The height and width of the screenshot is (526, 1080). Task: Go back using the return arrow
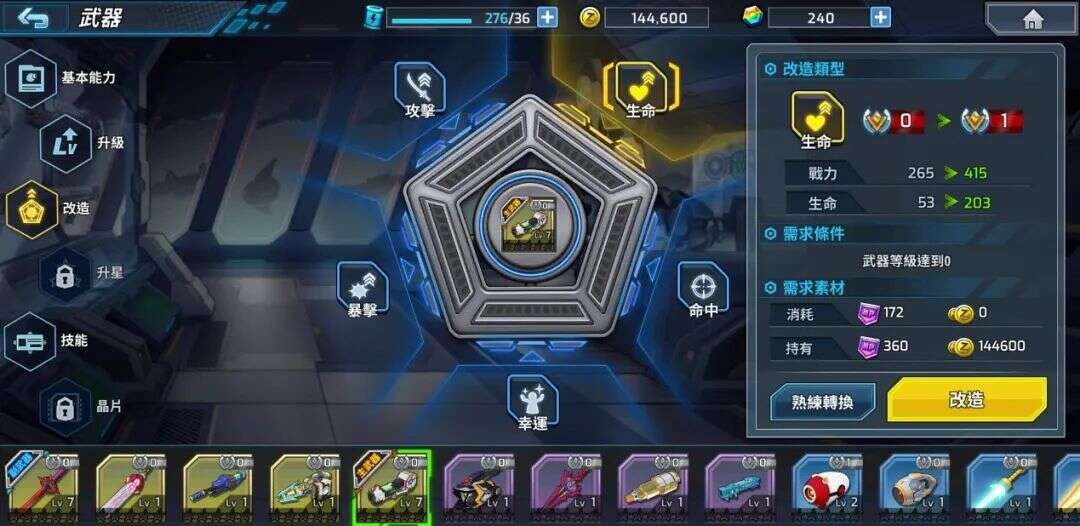coord(33,18)
